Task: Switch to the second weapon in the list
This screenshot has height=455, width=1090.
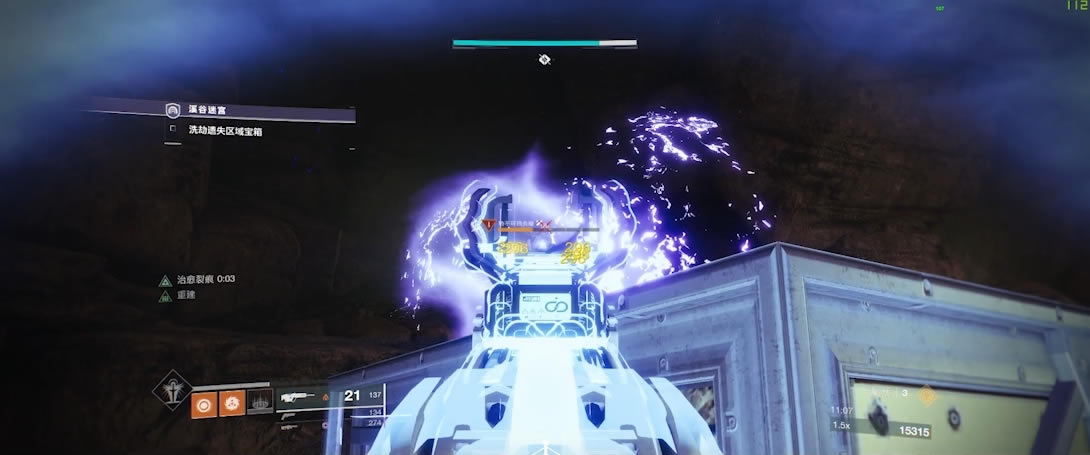Action: pos(292,411)
